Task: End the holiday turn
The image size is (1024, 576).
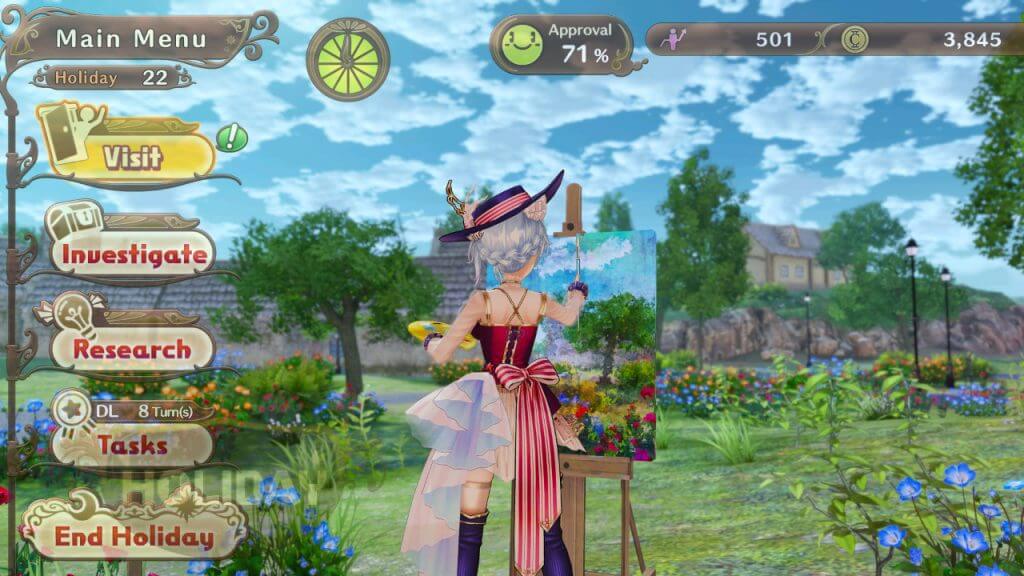Action: tap(134, 536)
